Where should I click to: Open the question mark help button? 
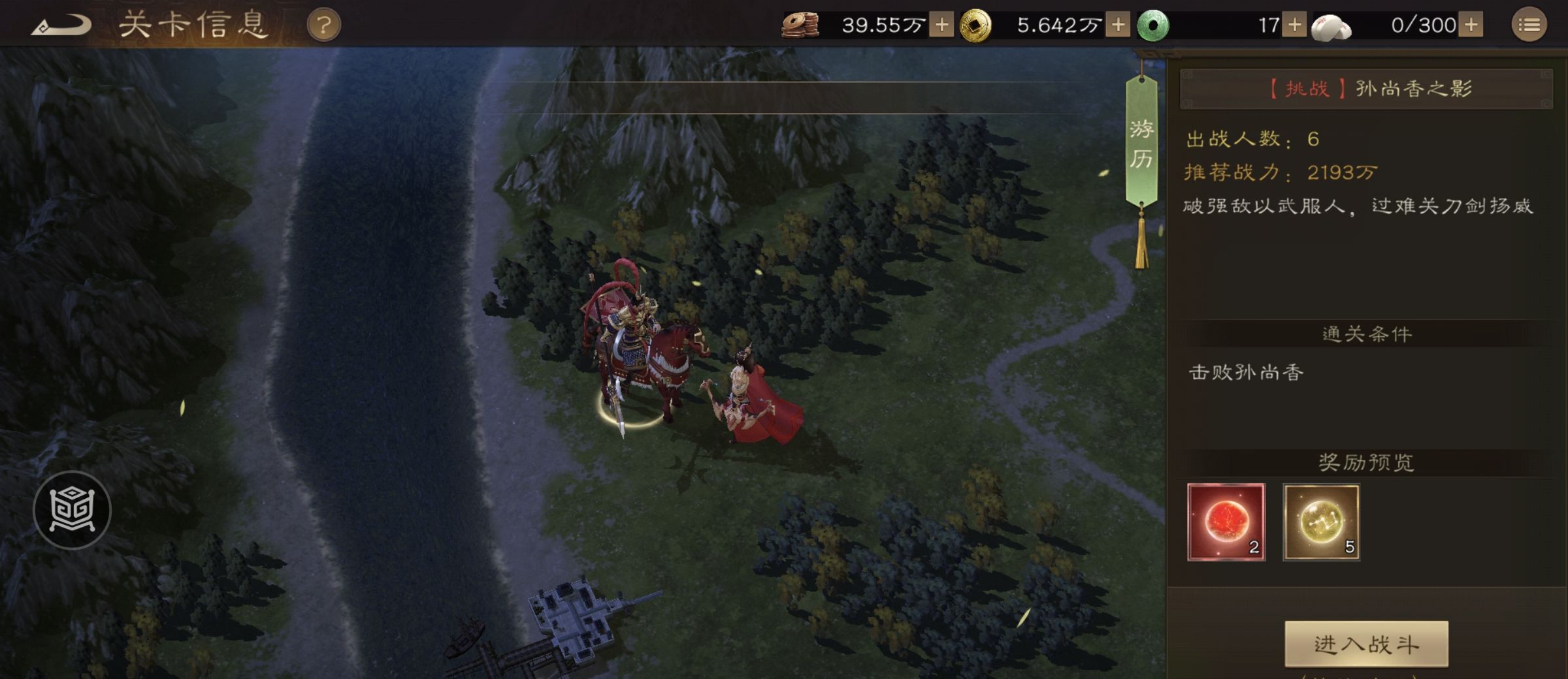323,26
